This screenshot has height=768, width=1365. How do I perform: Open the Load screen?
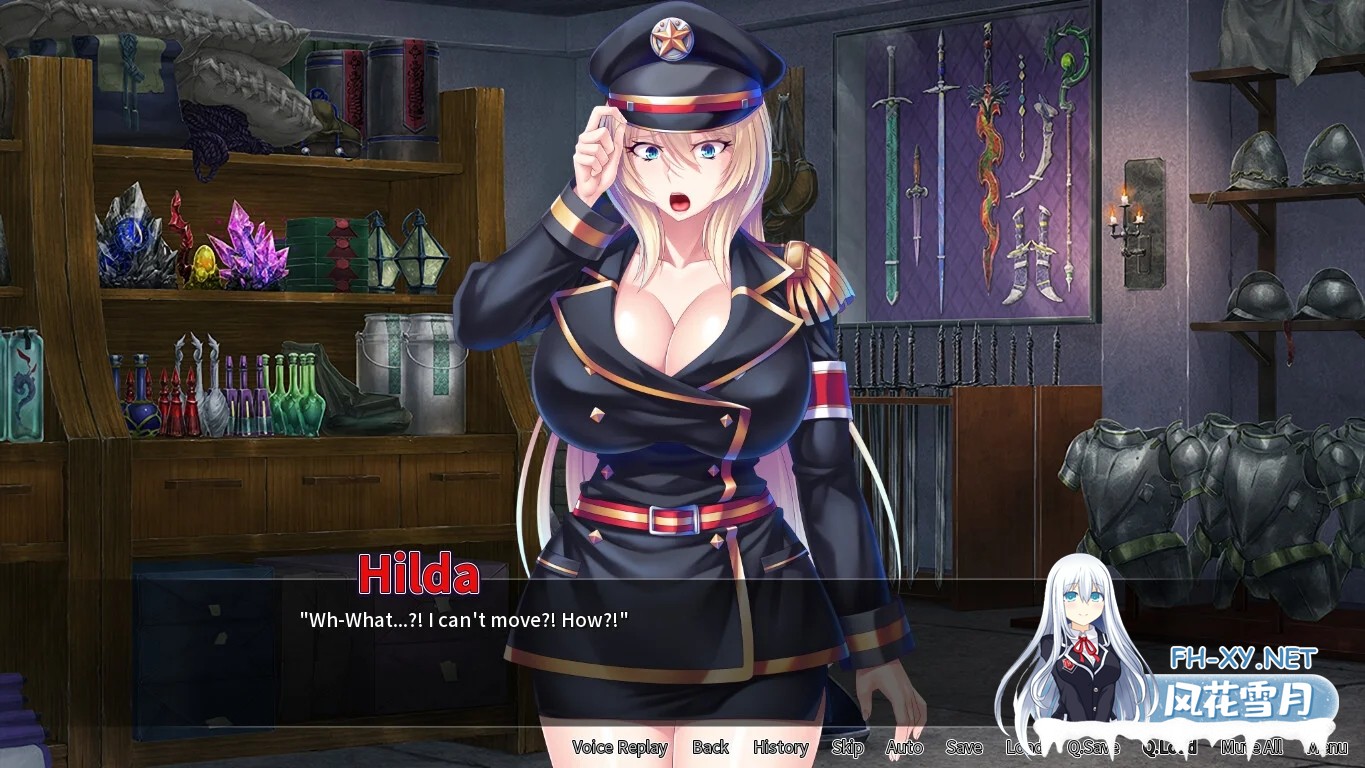[1022, 747]
